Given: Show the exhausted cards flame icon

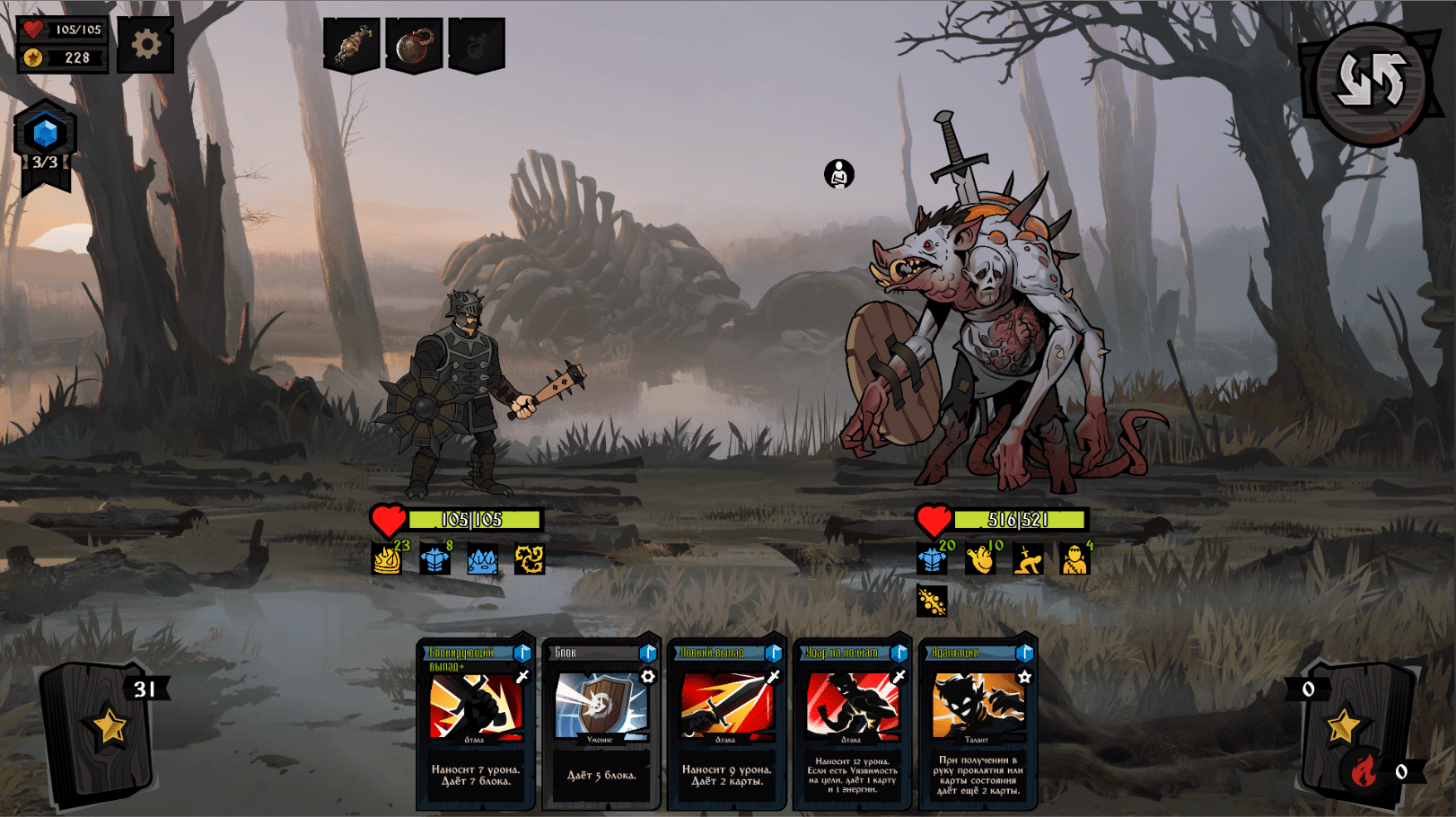Looking at the screenshot, I should 1364,770.
